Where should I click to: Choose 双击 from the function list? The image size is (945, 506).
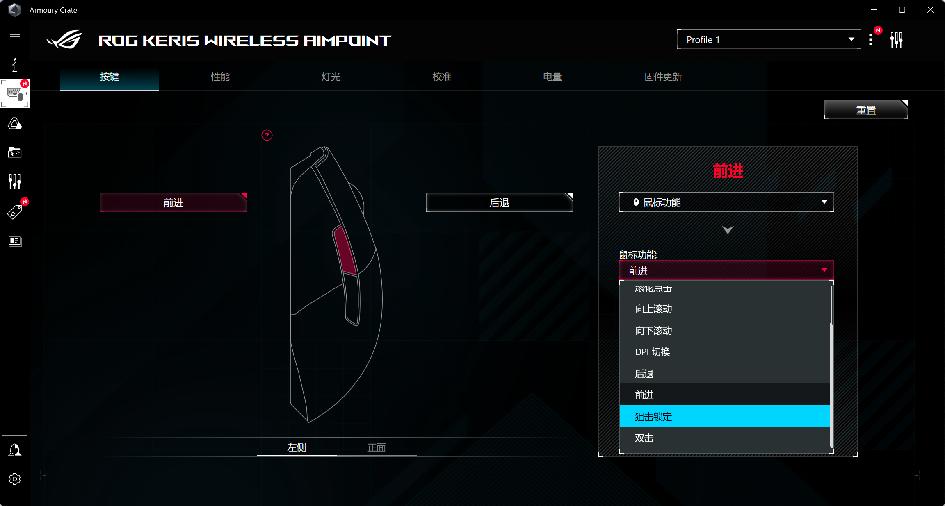[x=725, y=438]
